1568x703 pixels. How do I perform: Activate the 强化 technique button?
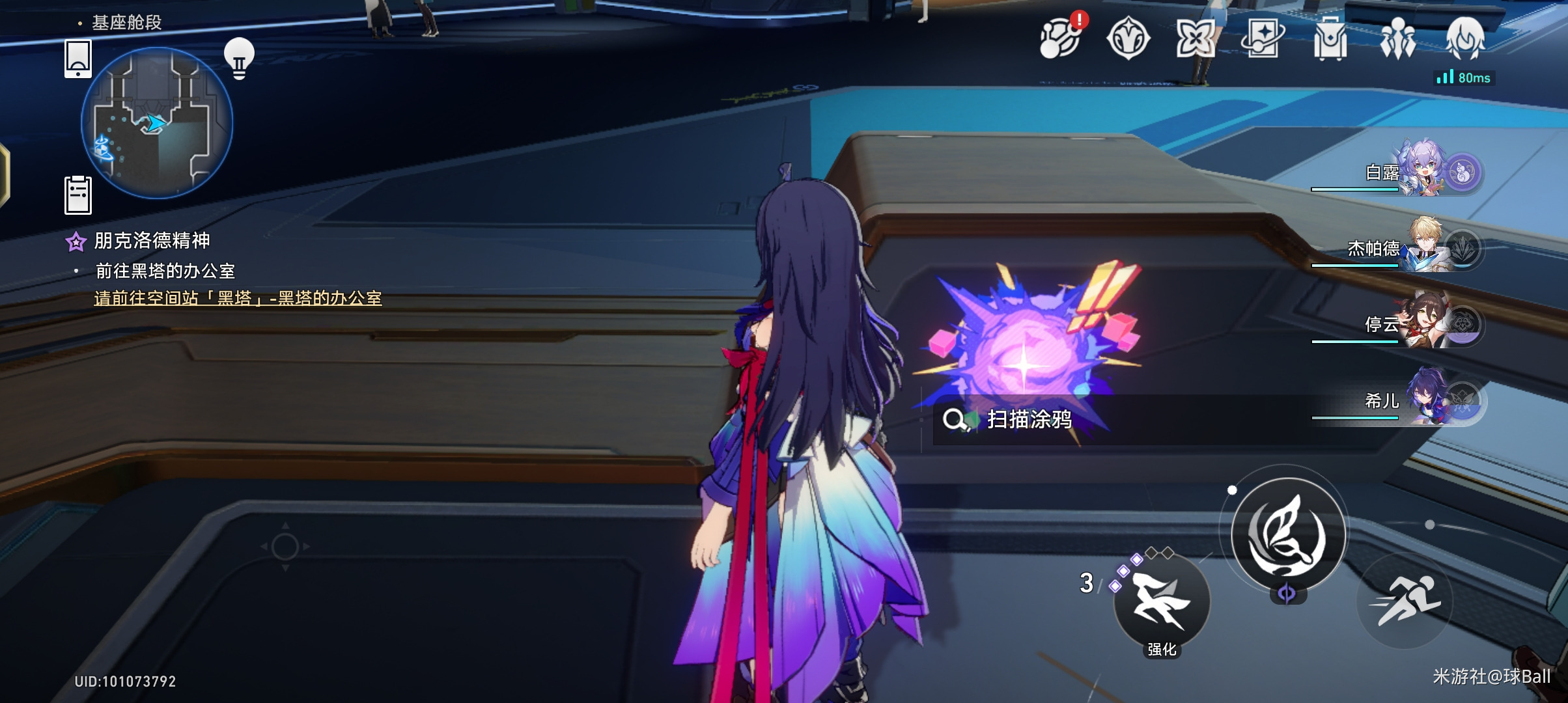point(1162,603)
